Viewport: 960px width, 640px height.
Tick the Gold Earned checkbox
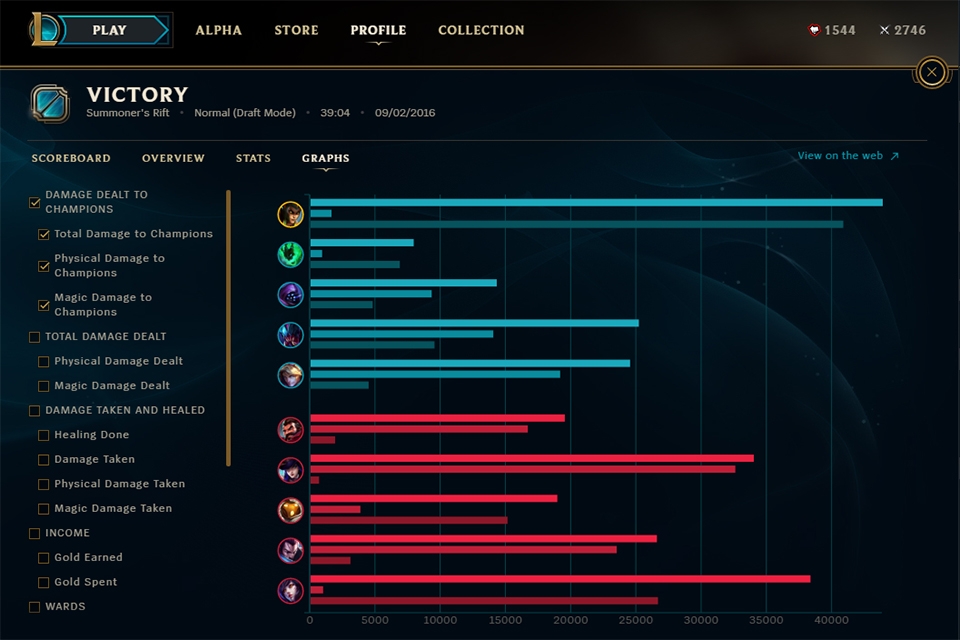tap(44, 558)
